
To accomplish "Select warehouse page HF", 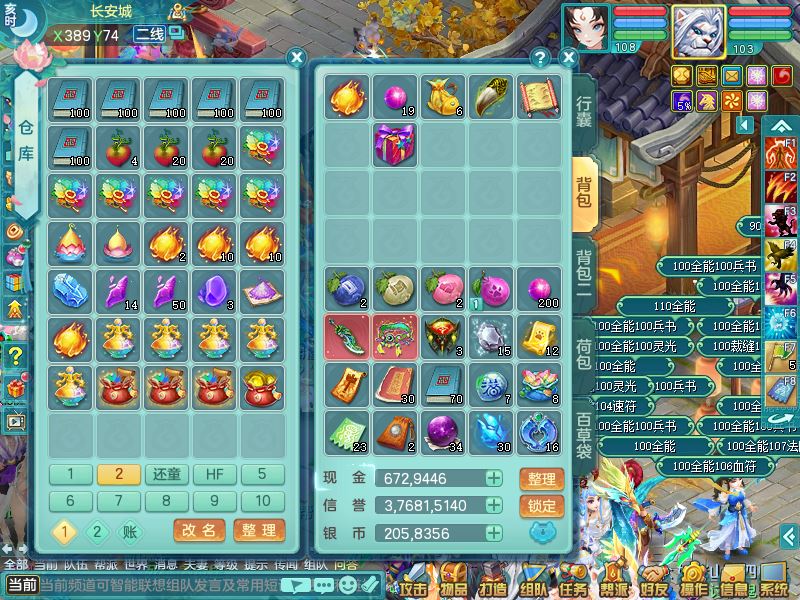I will click(213, 474).
